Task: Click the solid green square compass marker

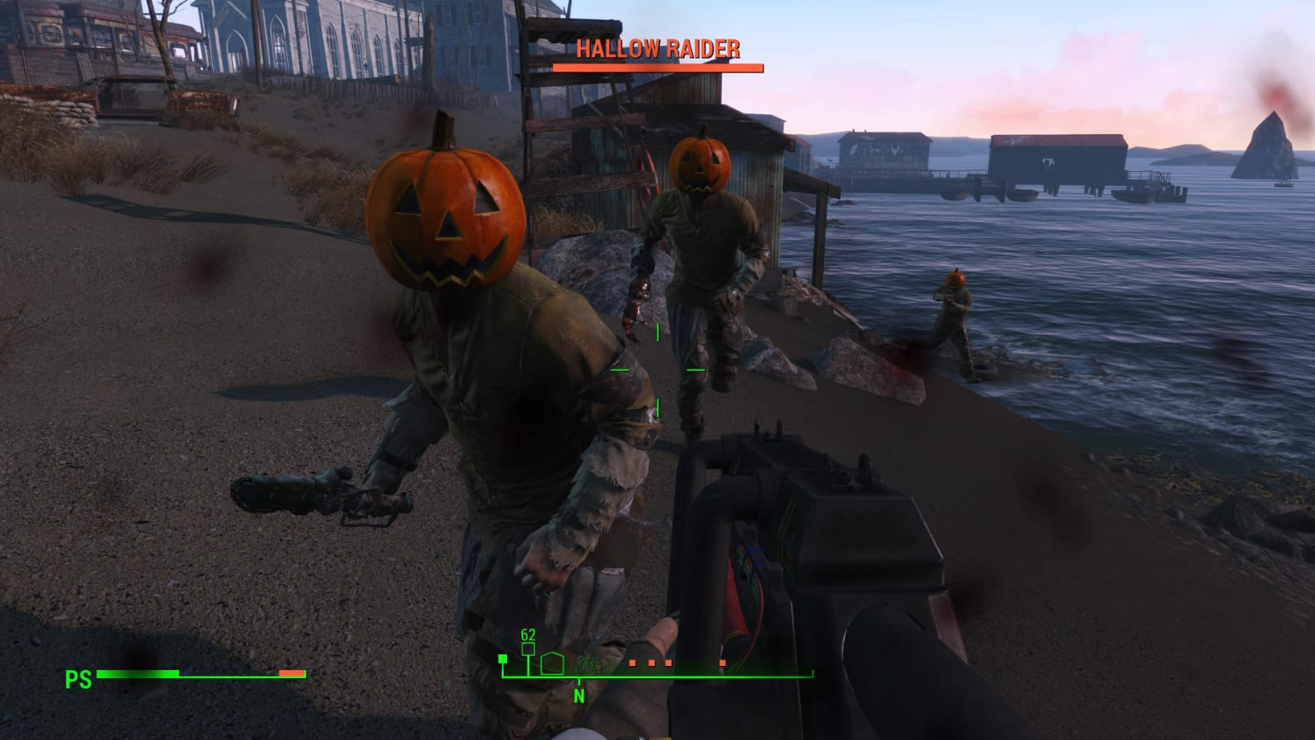Action: (x=503, y=659)
